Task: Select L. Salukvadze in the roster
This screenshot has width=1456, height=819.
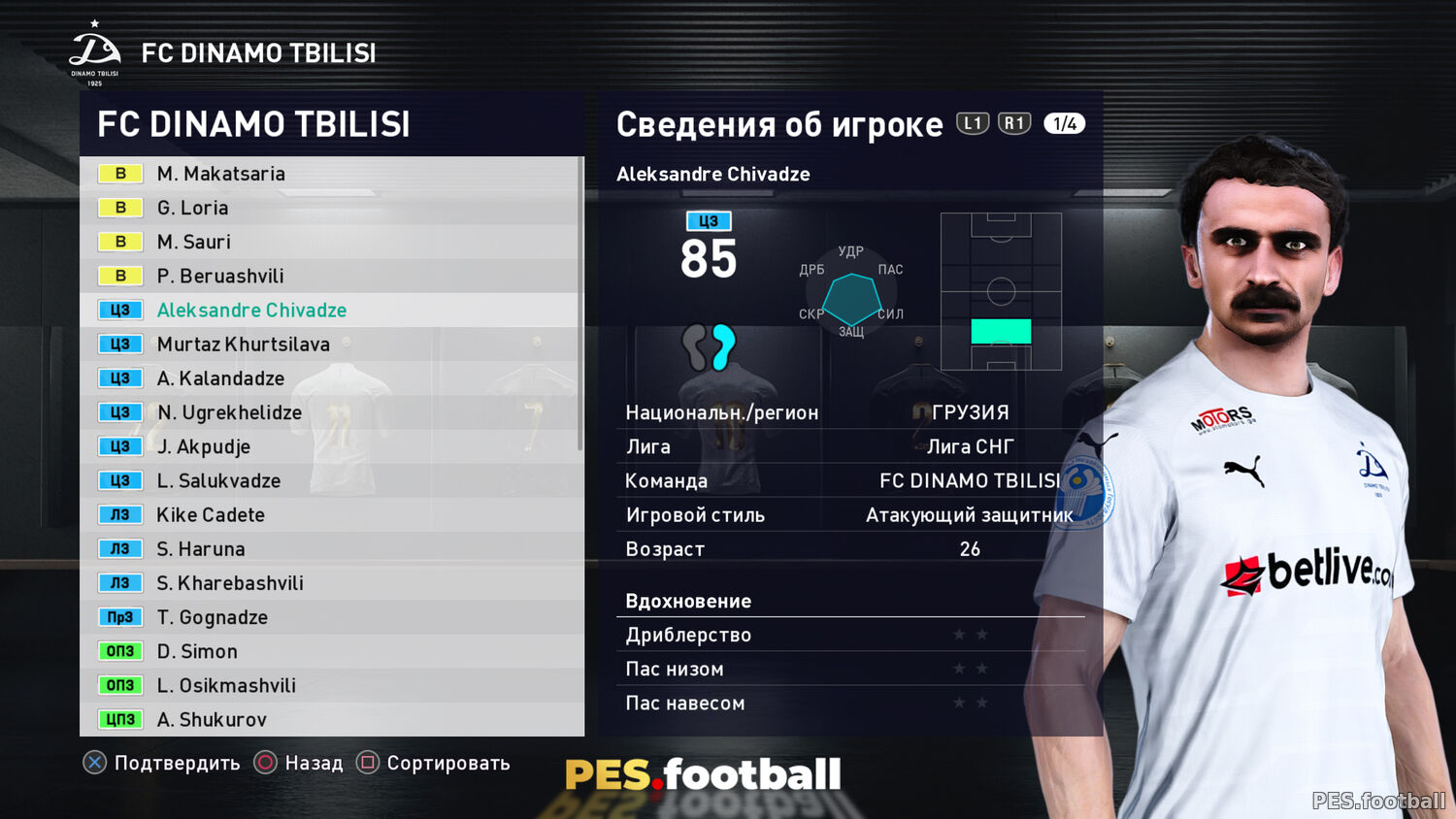Action: pos(218,480)
